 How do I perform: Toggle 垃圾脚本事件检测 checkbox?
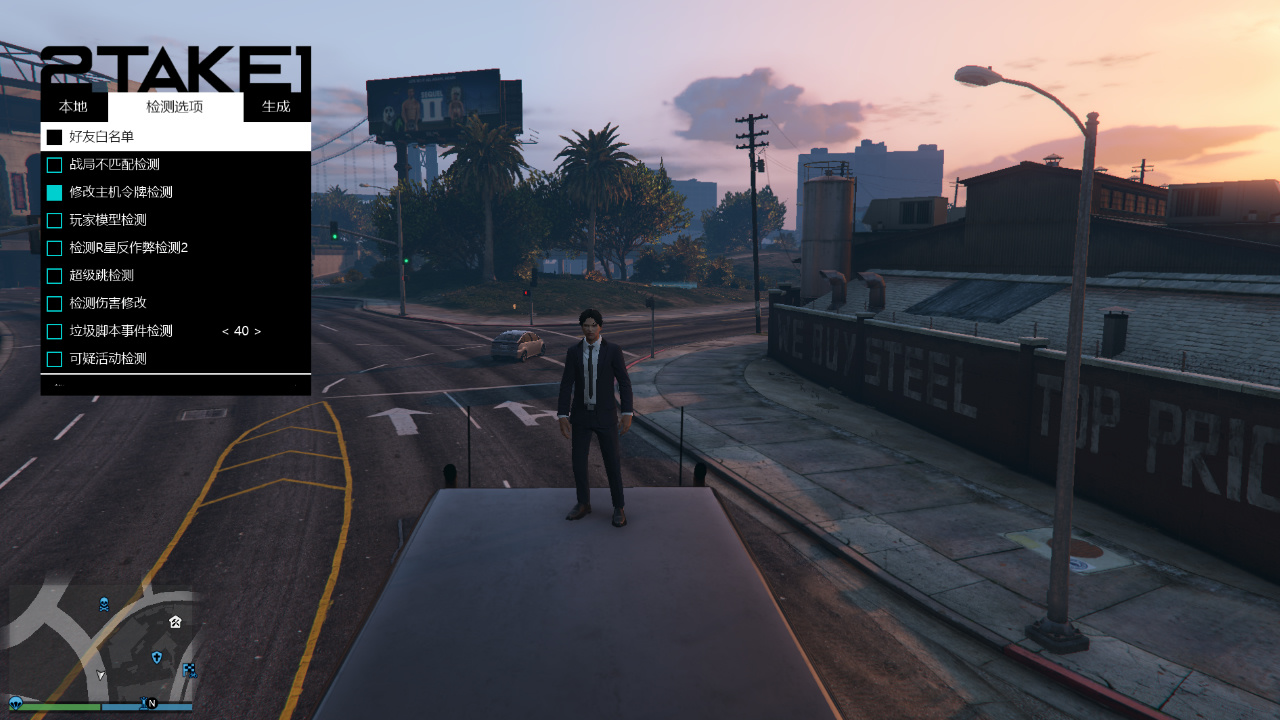tap(55, 331)
